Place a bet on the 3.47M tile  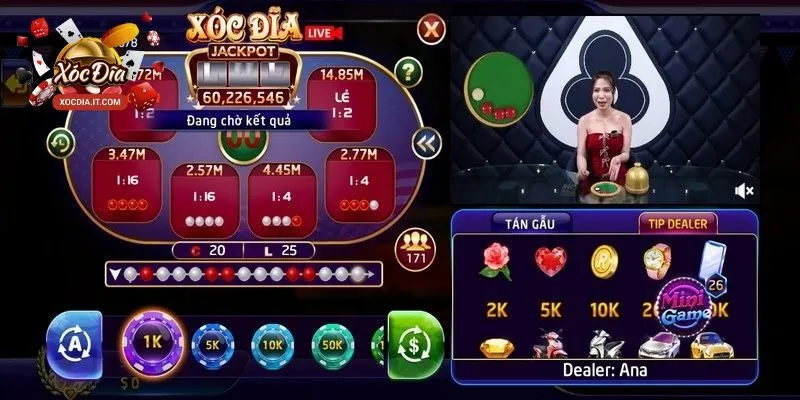[125, 182]
